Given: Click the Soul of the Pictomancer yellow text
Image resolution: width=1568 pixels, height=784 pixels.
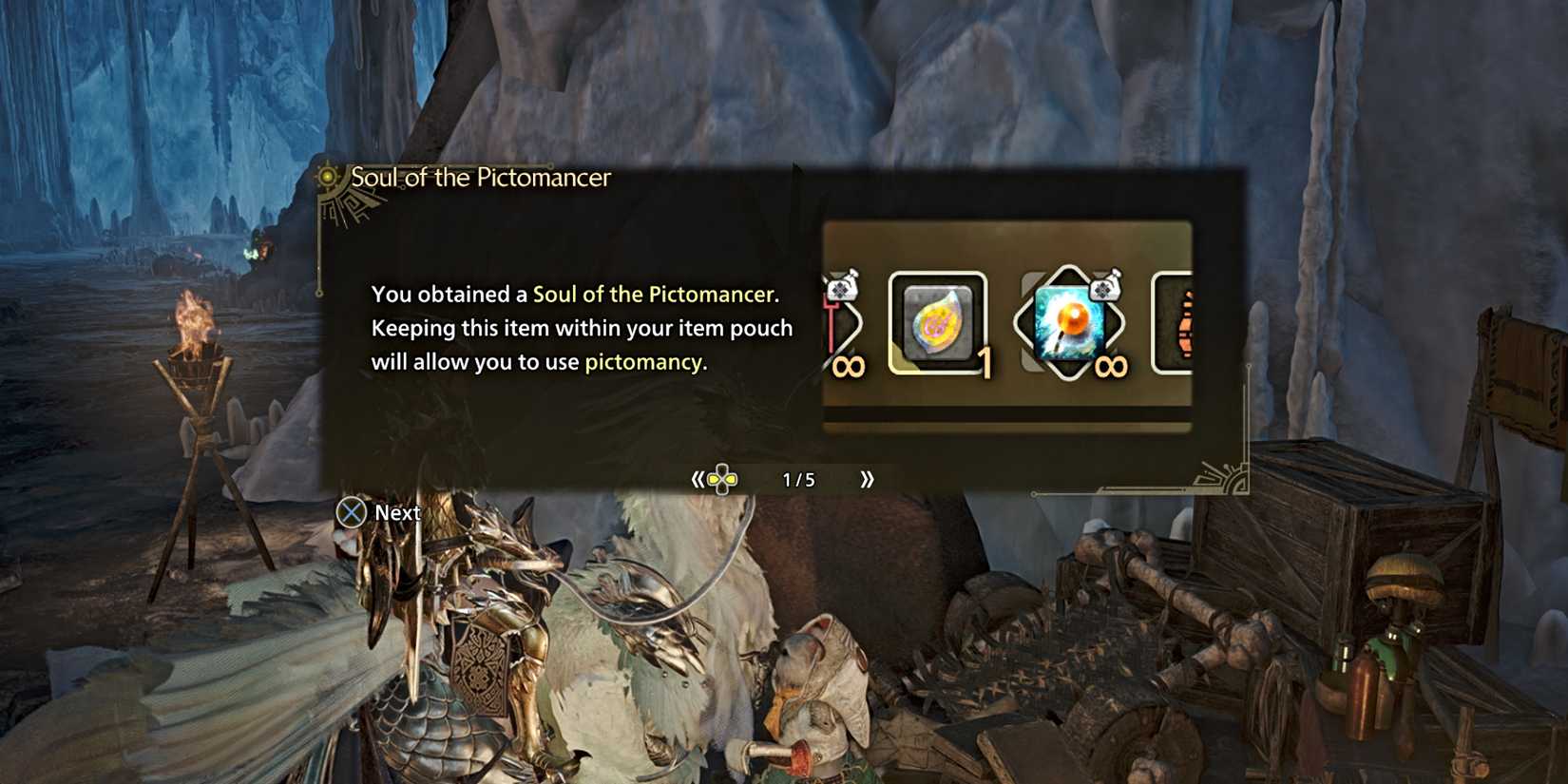Looking at the screenshot, I should [x=656, y=294].
